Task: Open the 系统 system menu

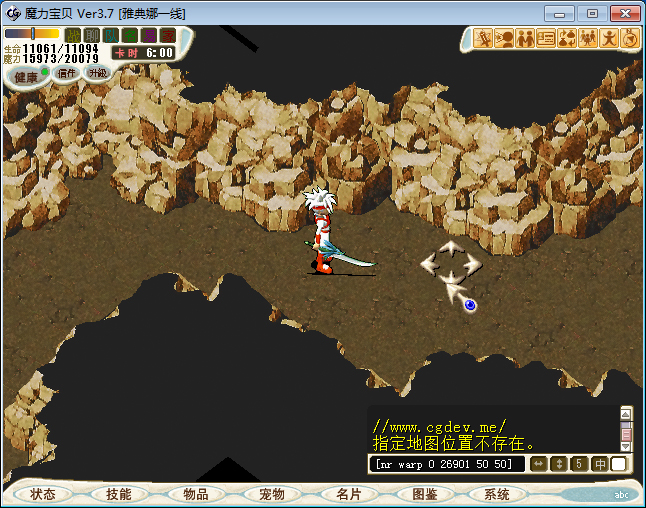Action: point(497,494)
